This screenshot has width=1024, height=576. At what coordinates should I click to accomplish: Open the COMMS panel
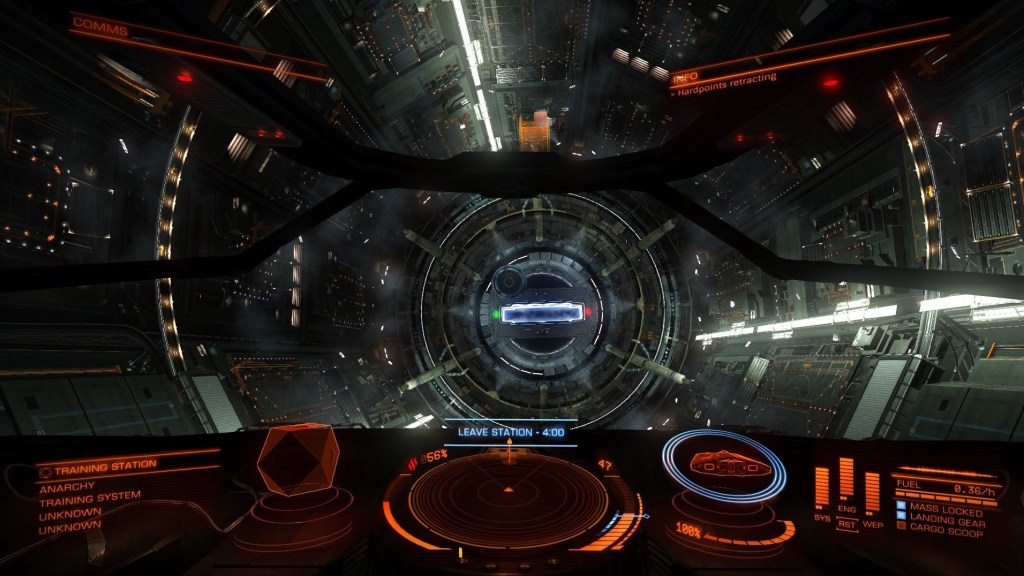(x=100, y=26)
